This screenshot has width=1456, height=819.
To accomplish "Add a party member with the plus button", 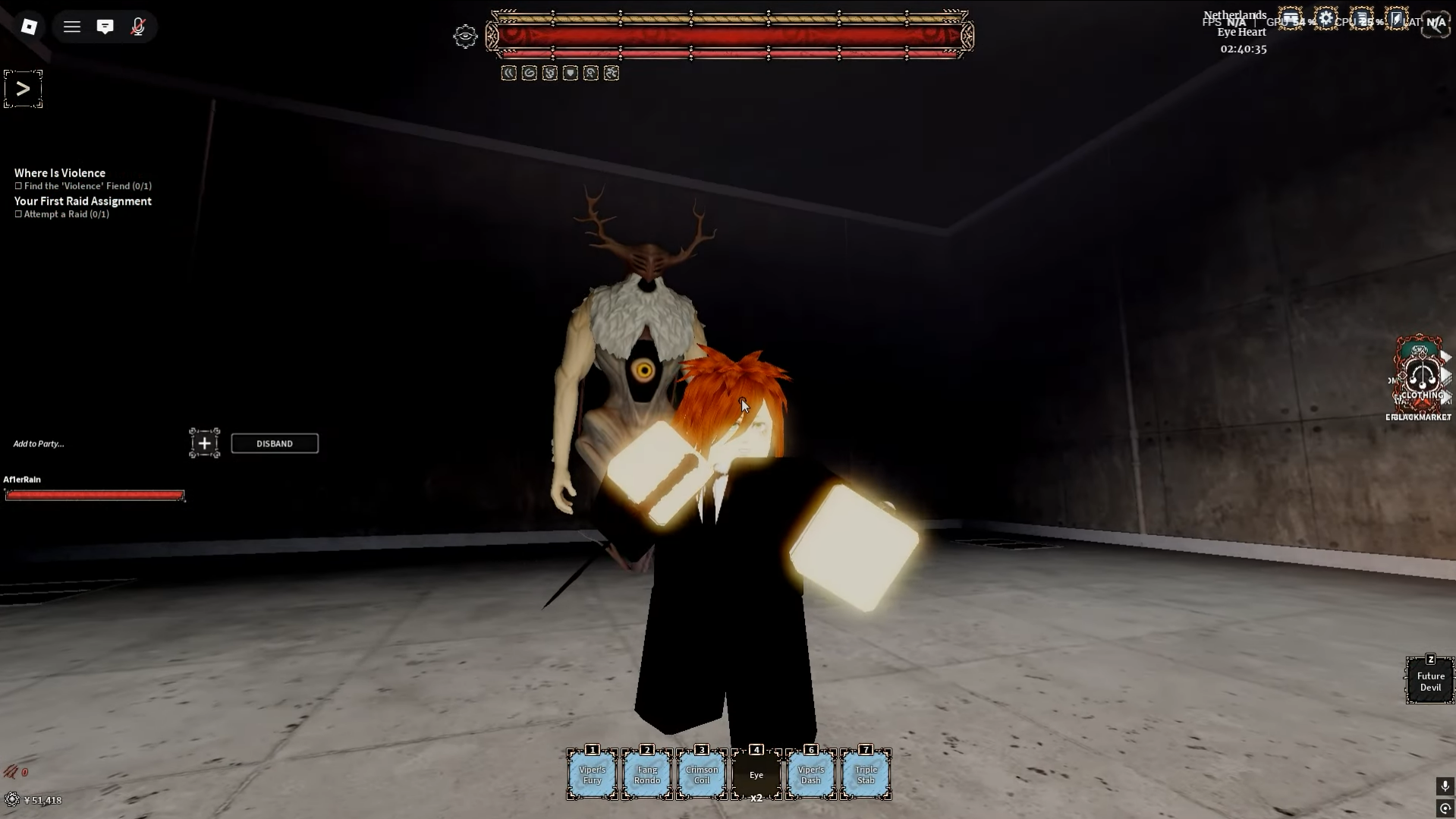I will [204, 443].
